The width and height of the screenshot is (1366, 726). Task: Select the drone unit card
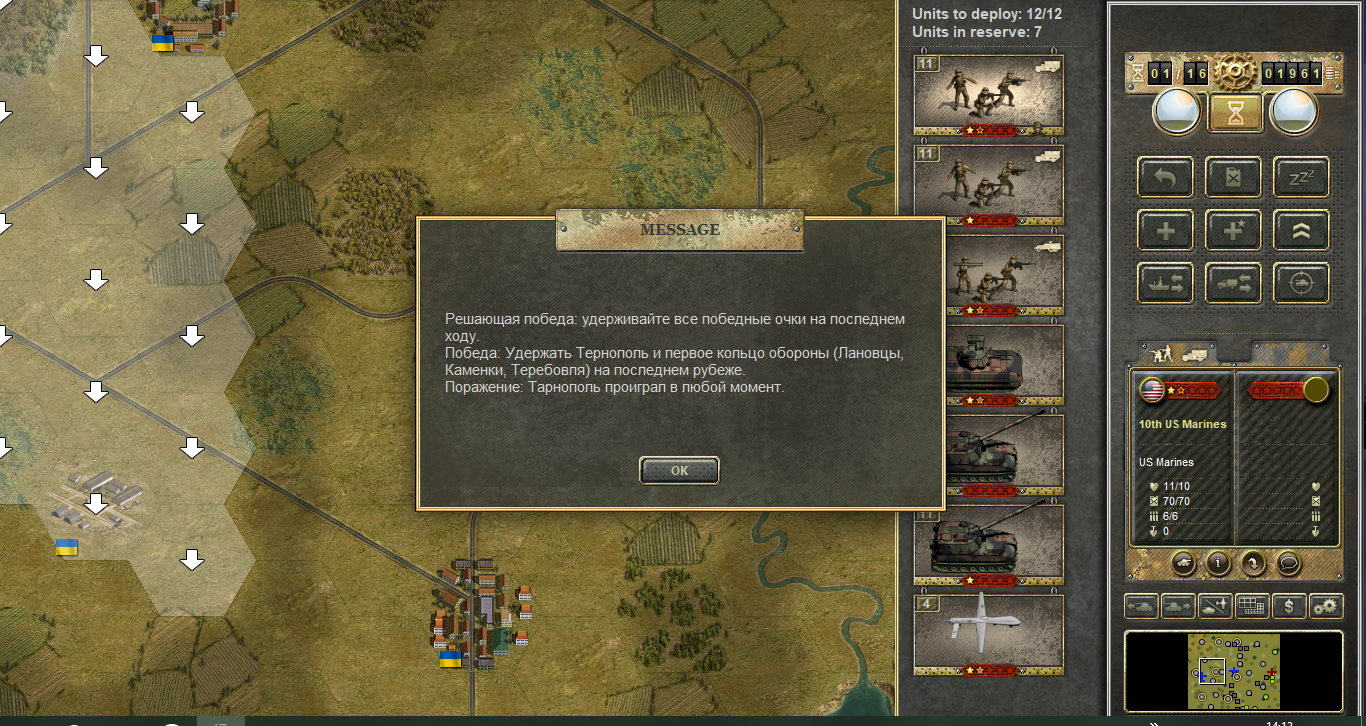988,635
